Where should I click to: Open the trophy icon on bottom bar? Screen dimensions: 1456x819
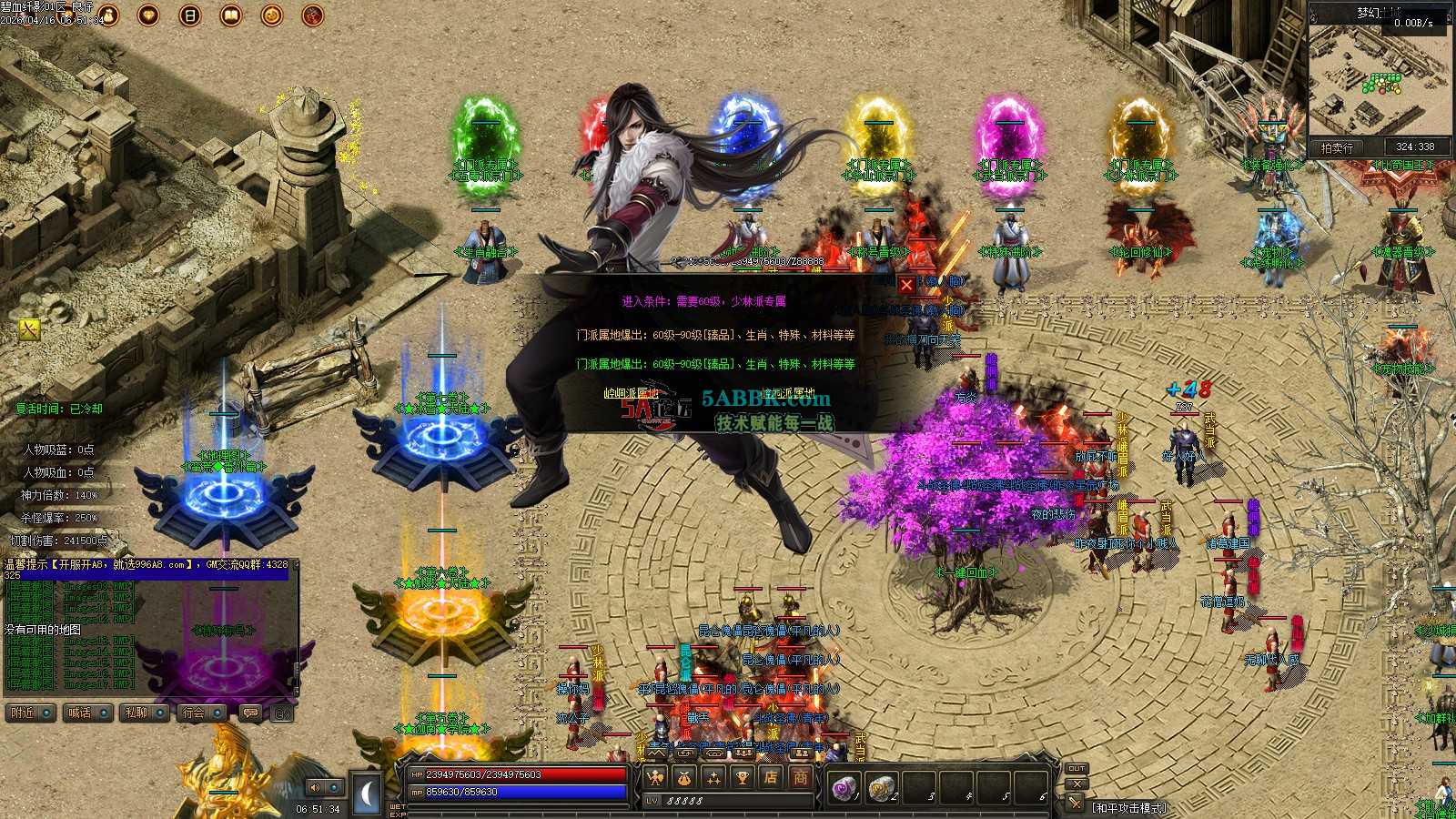743,777
